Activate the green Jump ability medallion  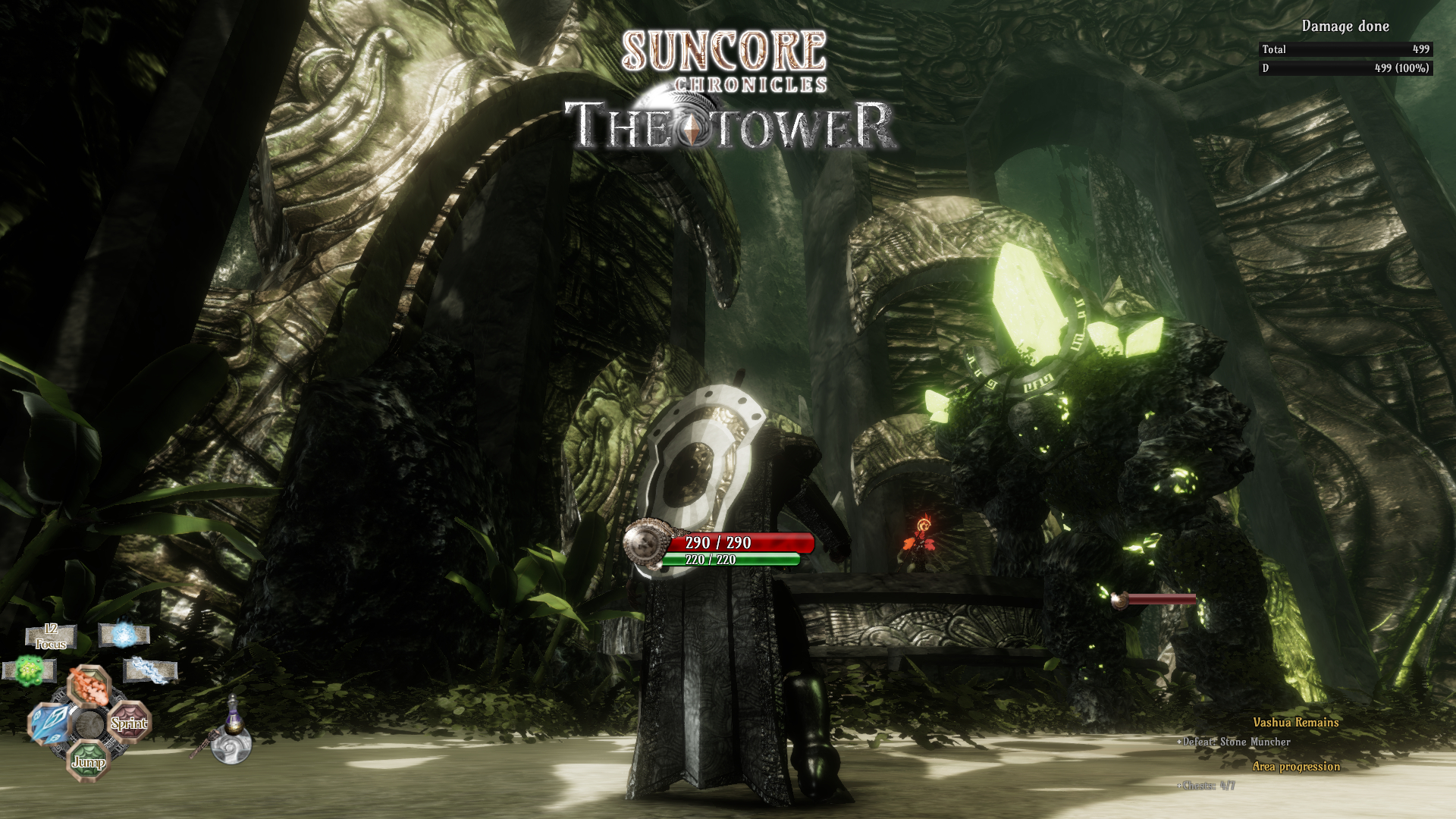click(89, 762)
